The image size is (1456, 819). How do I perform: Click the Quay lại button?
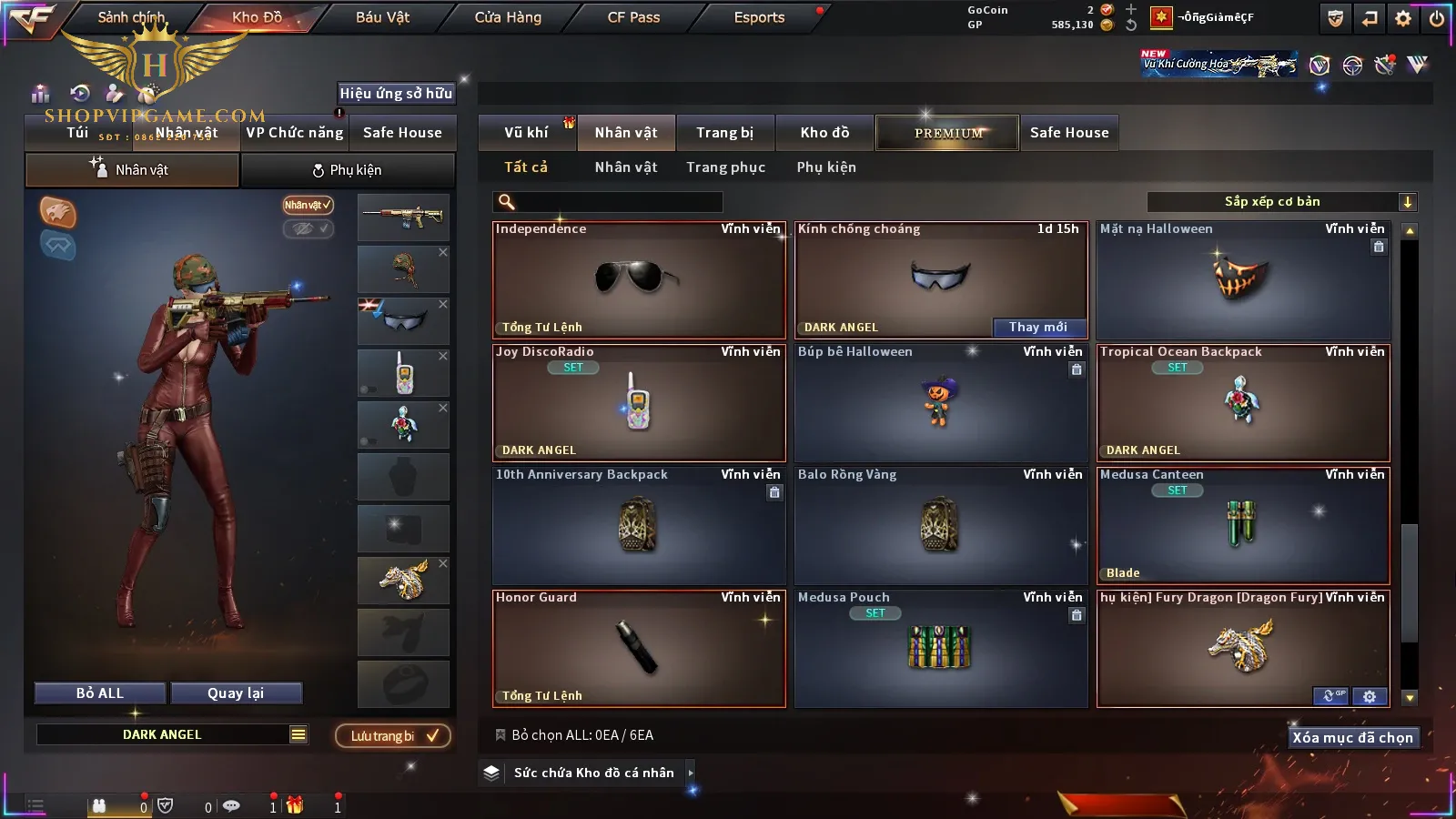point(236,693)
